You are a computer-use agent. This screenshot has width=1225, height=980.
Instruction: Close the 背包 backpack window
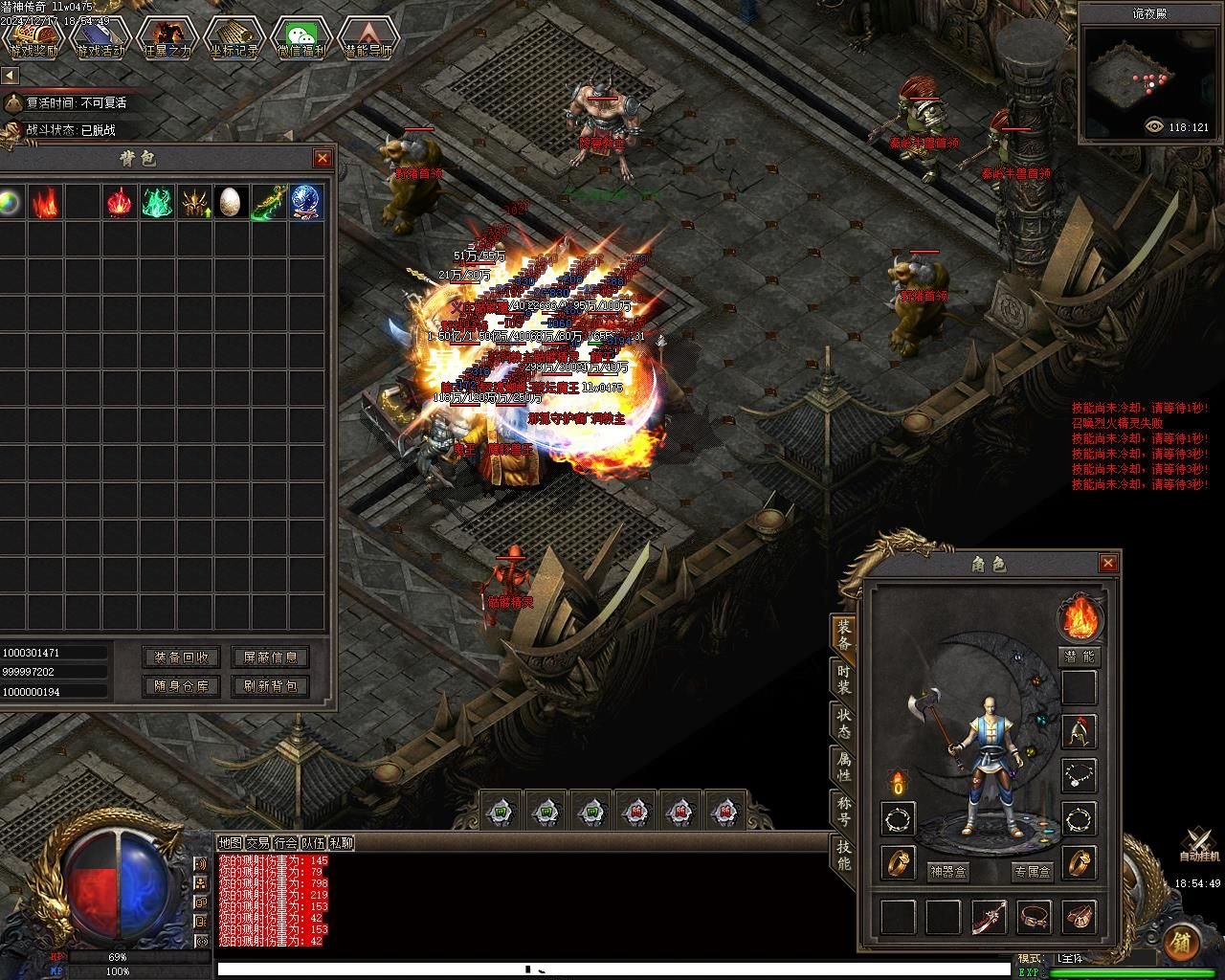[x=323, y=158]
